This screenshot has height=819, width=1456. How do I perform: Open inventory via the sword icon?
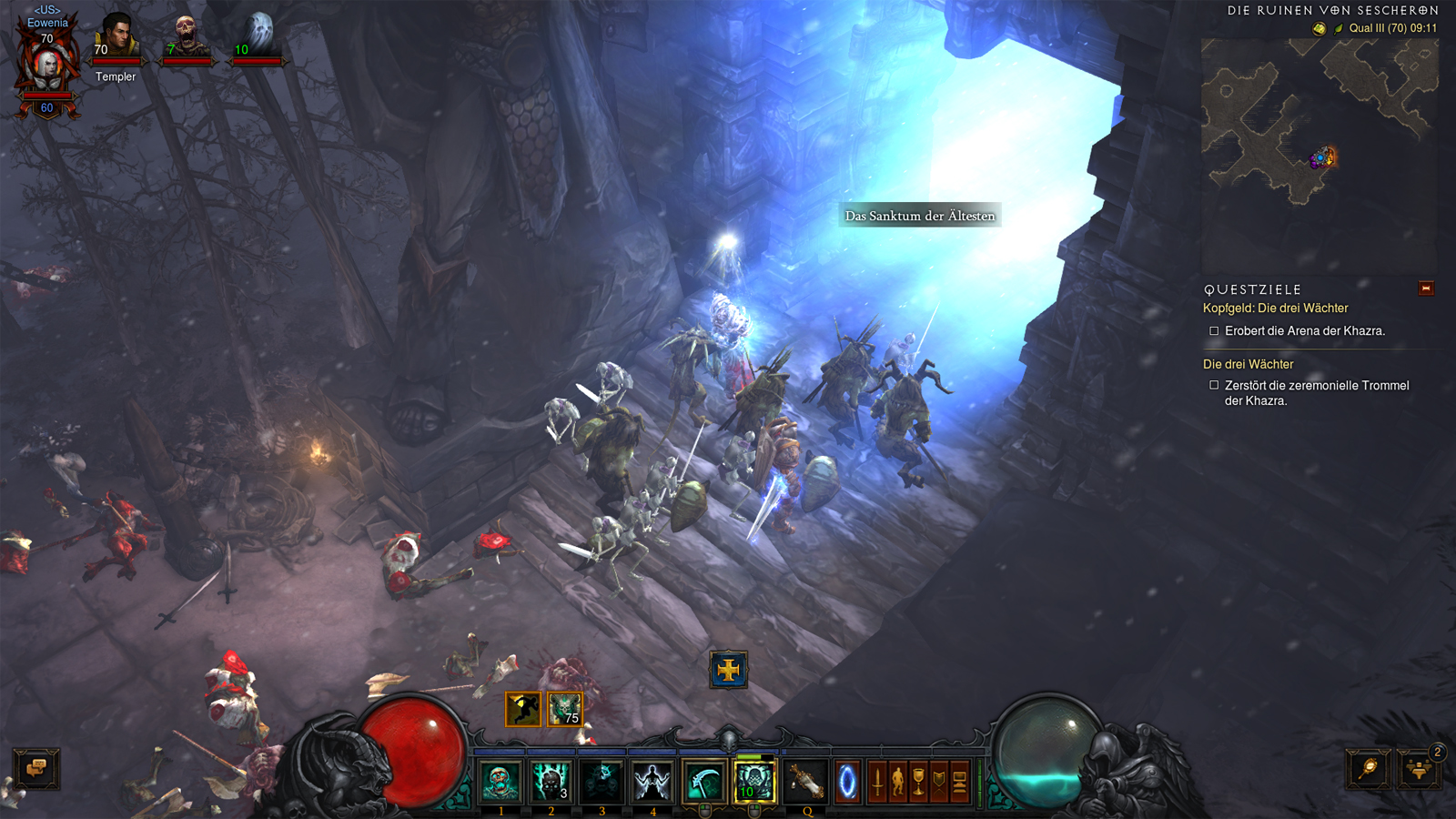pyautogui.click(x=877, y=782)
